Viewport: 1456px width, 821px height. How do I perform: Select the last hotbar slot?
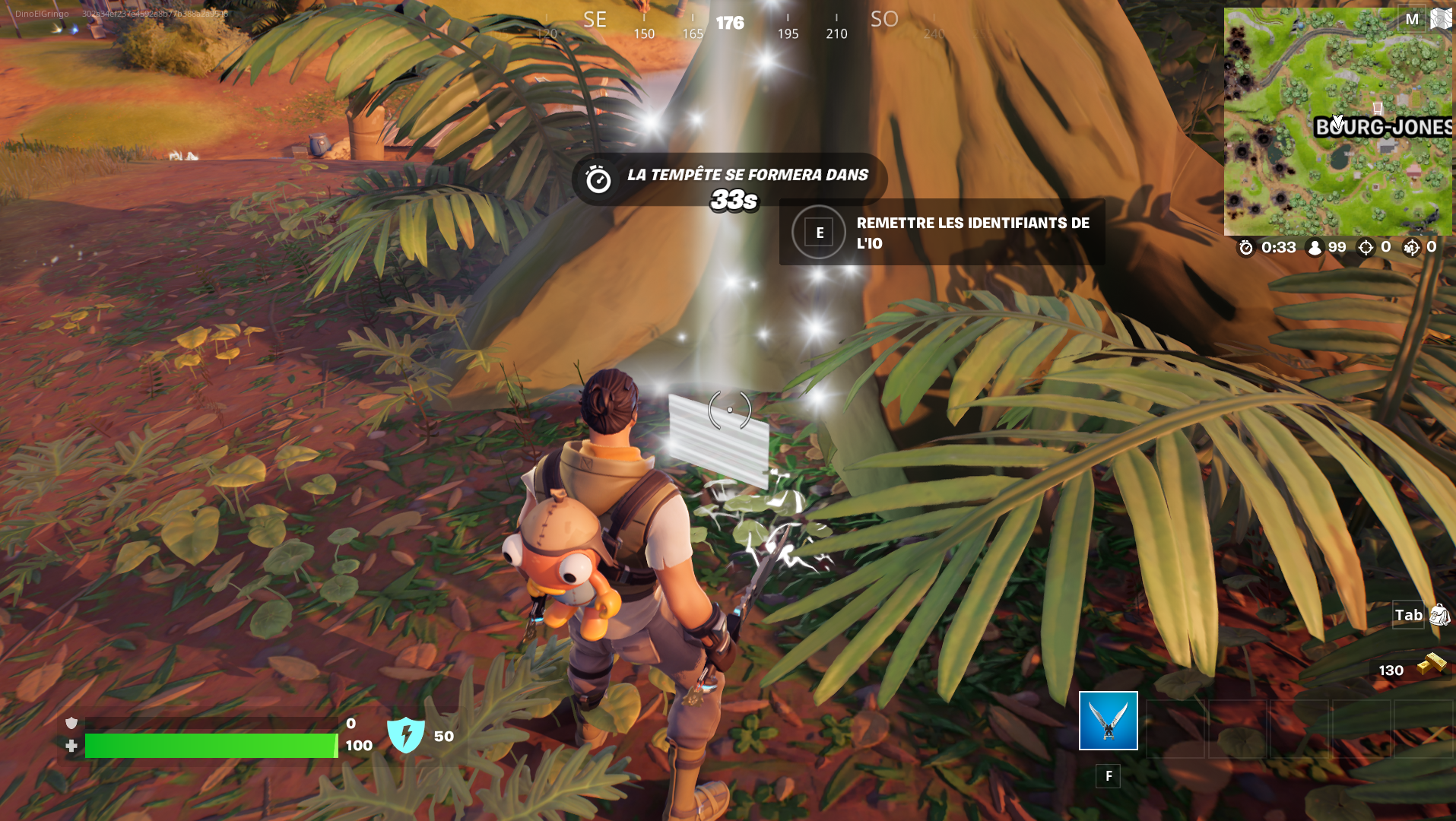(x=1425, y=728)
